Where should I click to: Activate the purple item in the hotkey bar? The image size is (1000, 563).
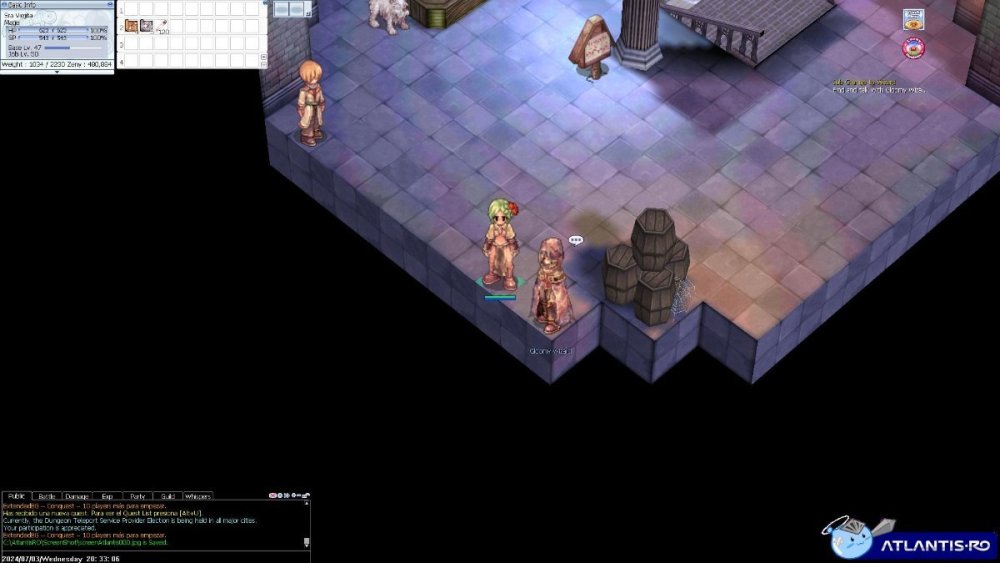pos(146,25)
